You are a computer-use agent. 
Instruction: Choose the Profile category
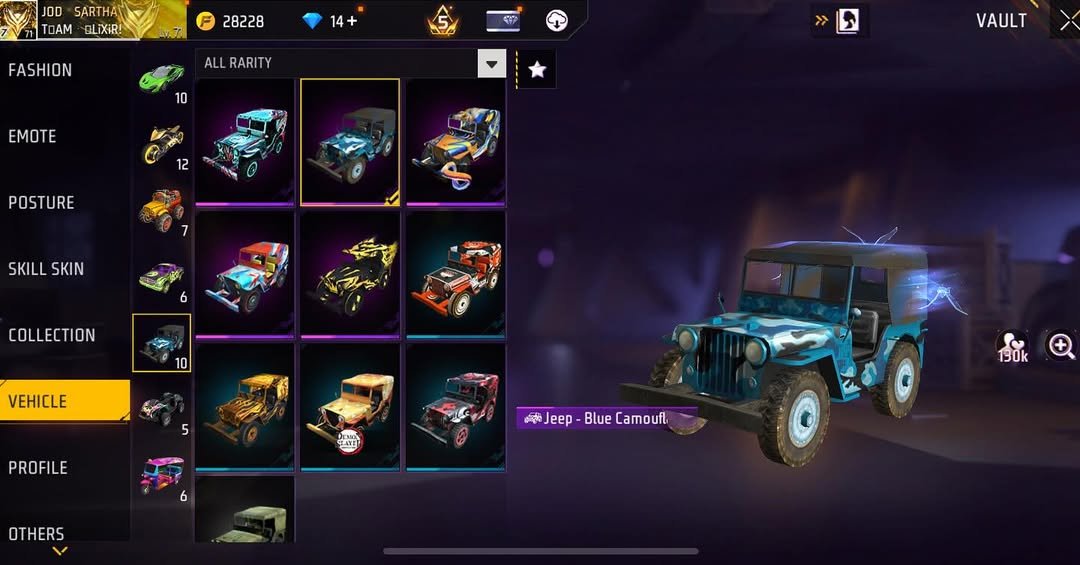pos(39,467)
